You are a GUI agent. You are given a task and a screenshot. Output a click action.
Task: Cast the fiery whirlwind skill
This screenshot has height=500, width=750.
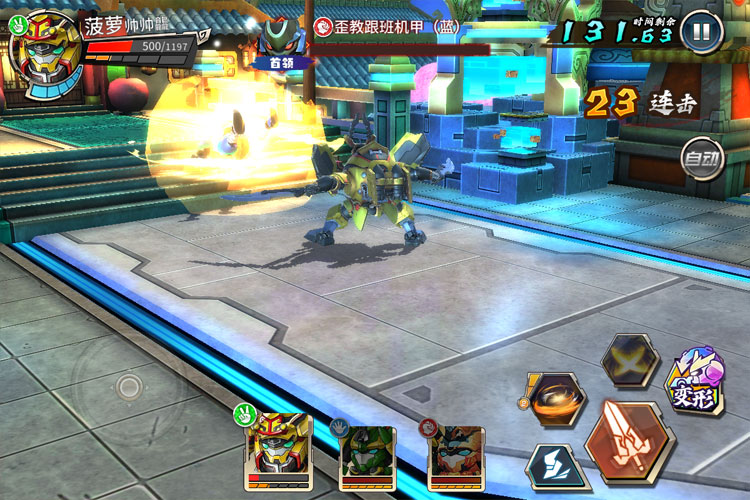click(554, 401)
